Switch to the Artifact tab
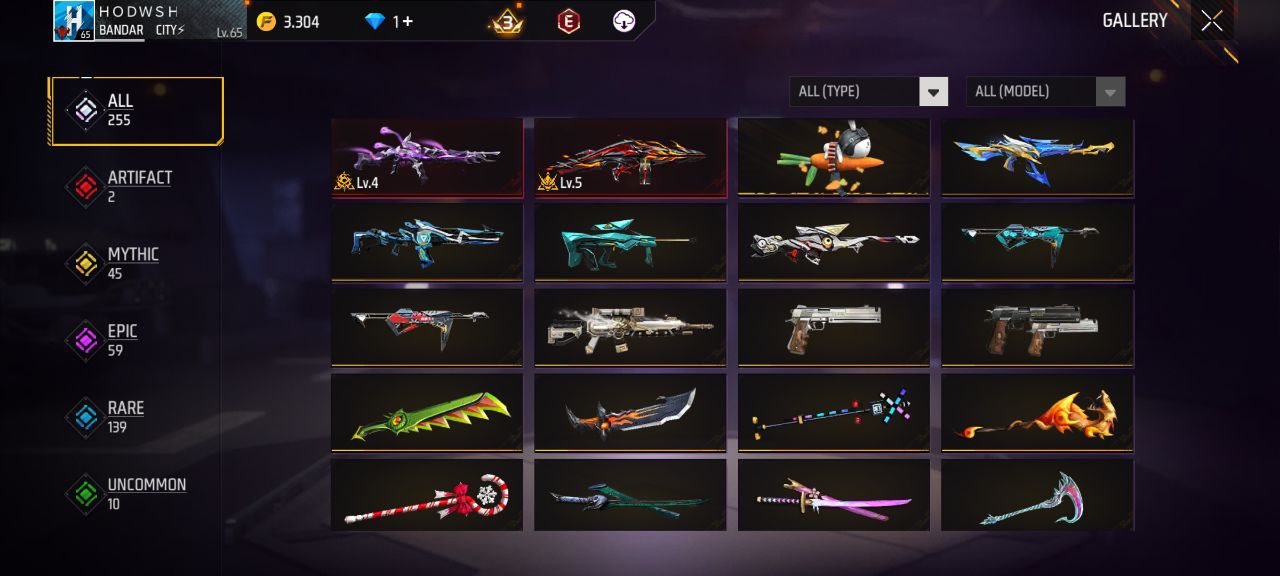 pyautogui.click(x=136, y=187)
